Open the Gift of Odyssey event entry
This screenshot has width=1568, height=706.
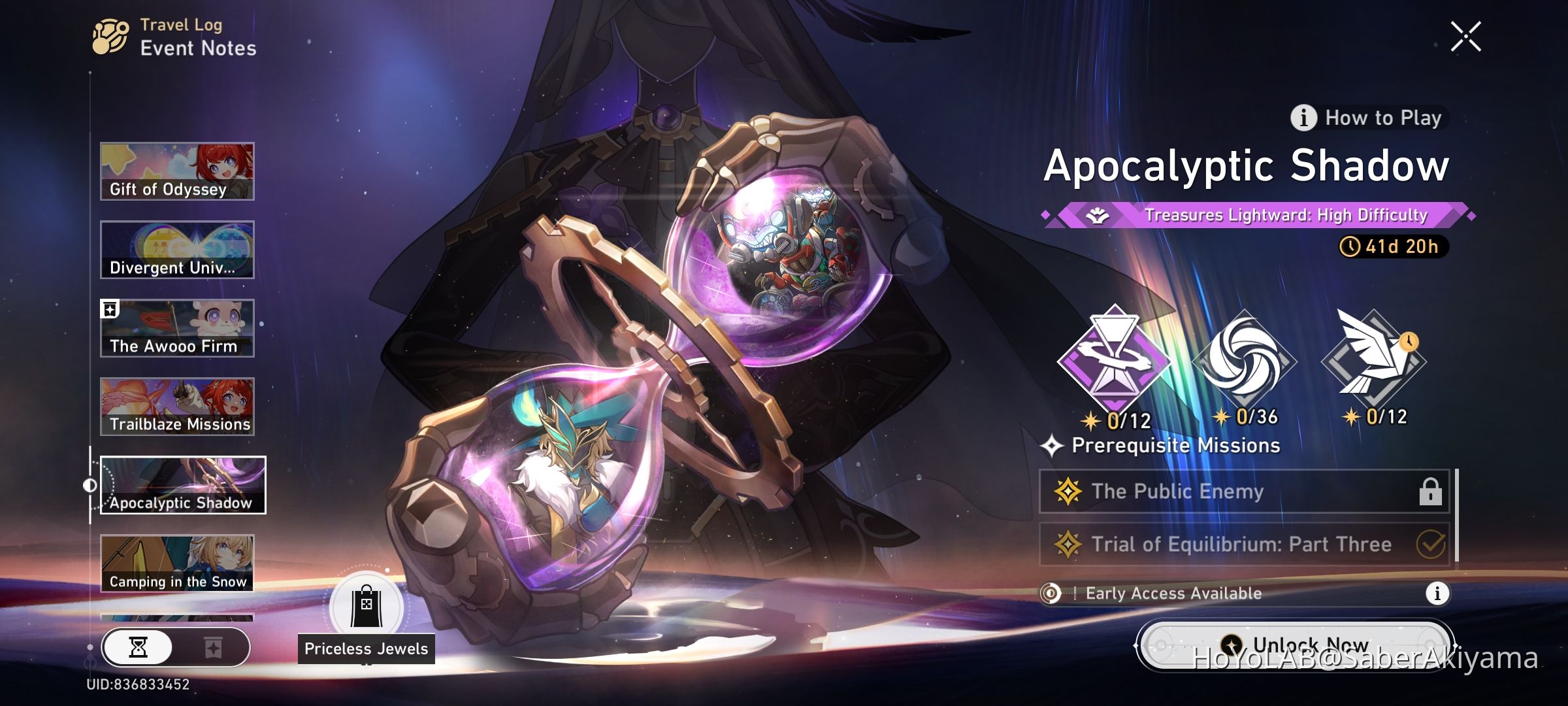point(176,170)
